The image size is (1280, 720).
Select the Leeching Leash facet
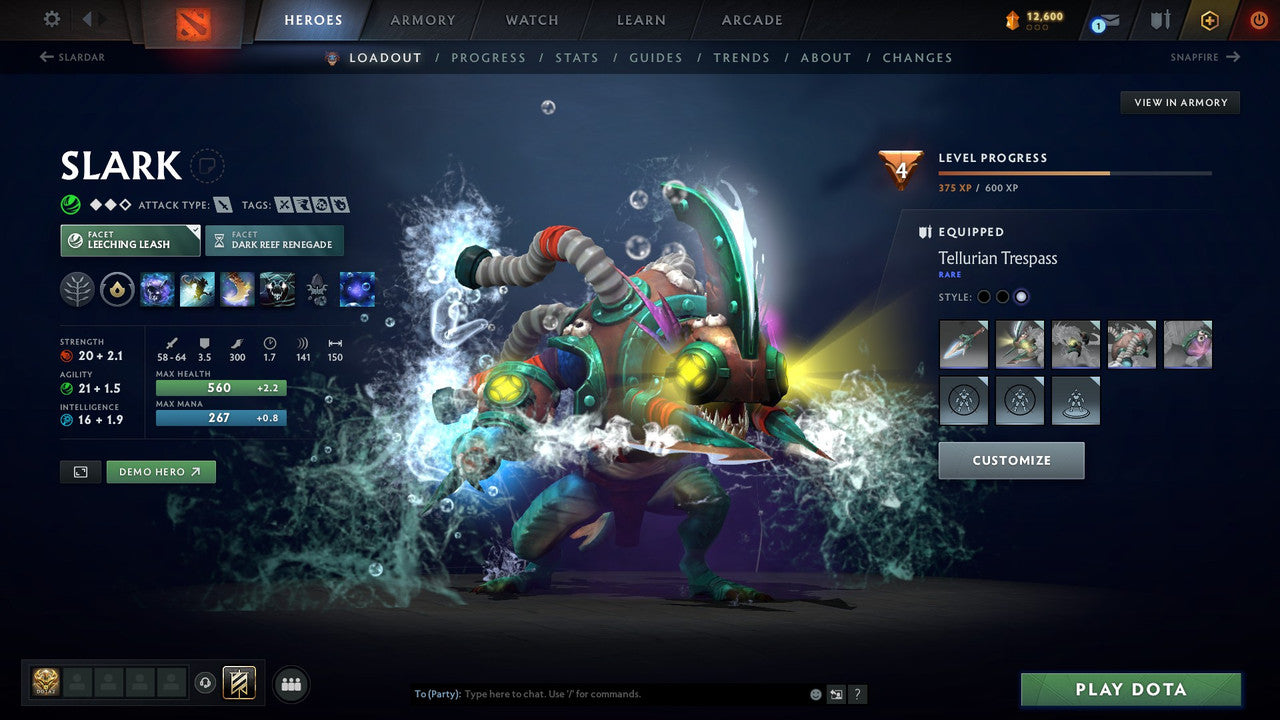[130, 240]
